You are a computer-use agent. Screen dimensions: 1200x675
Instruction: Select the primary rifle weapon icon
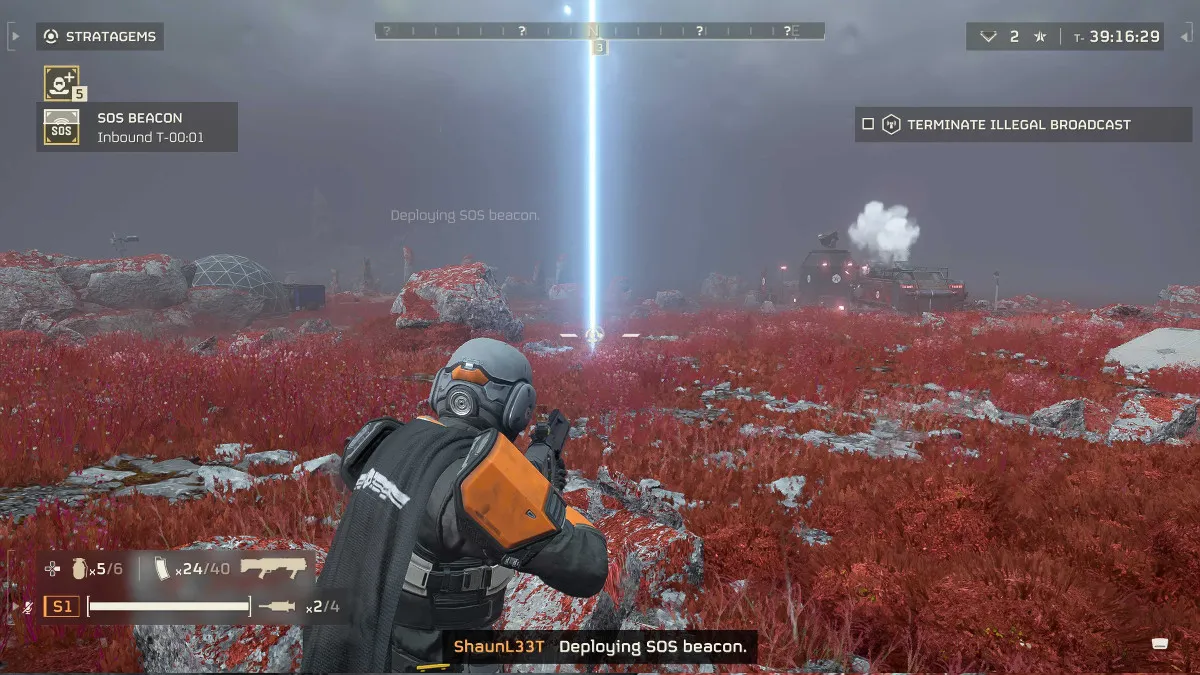pos(278,568)
